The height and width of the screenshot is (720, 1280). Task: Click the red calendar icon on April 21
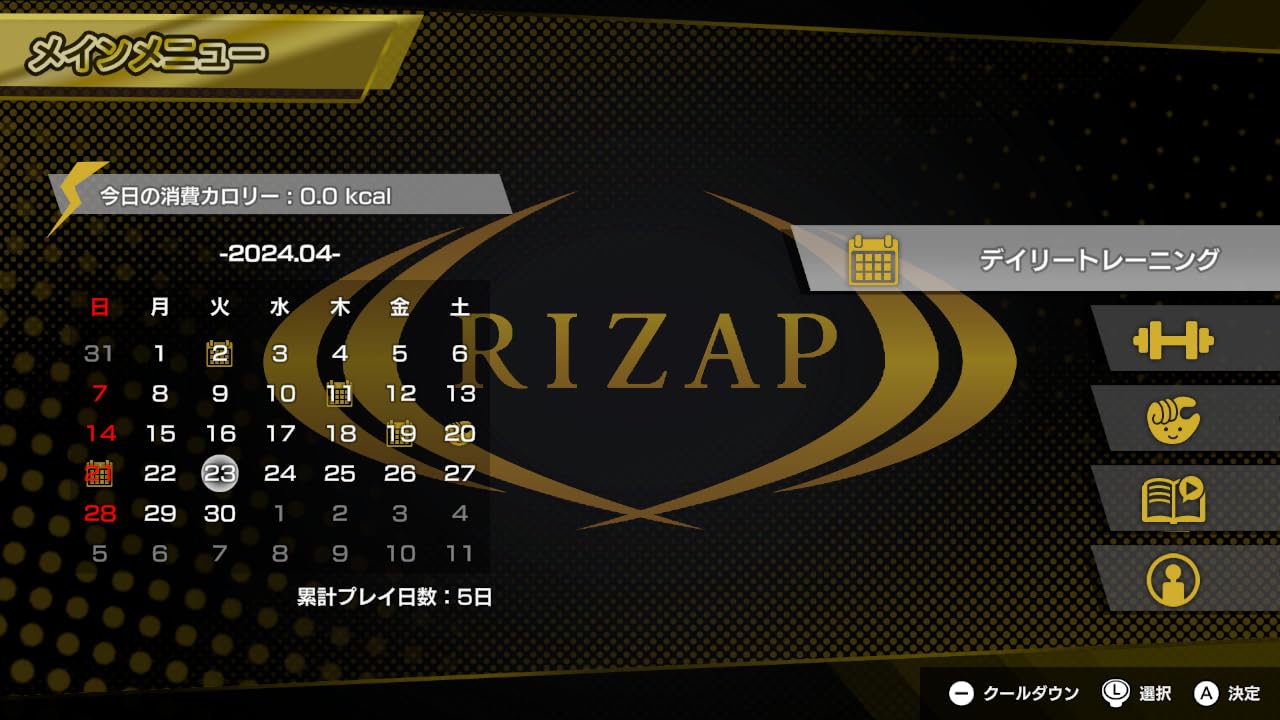[x=99, y=473]
